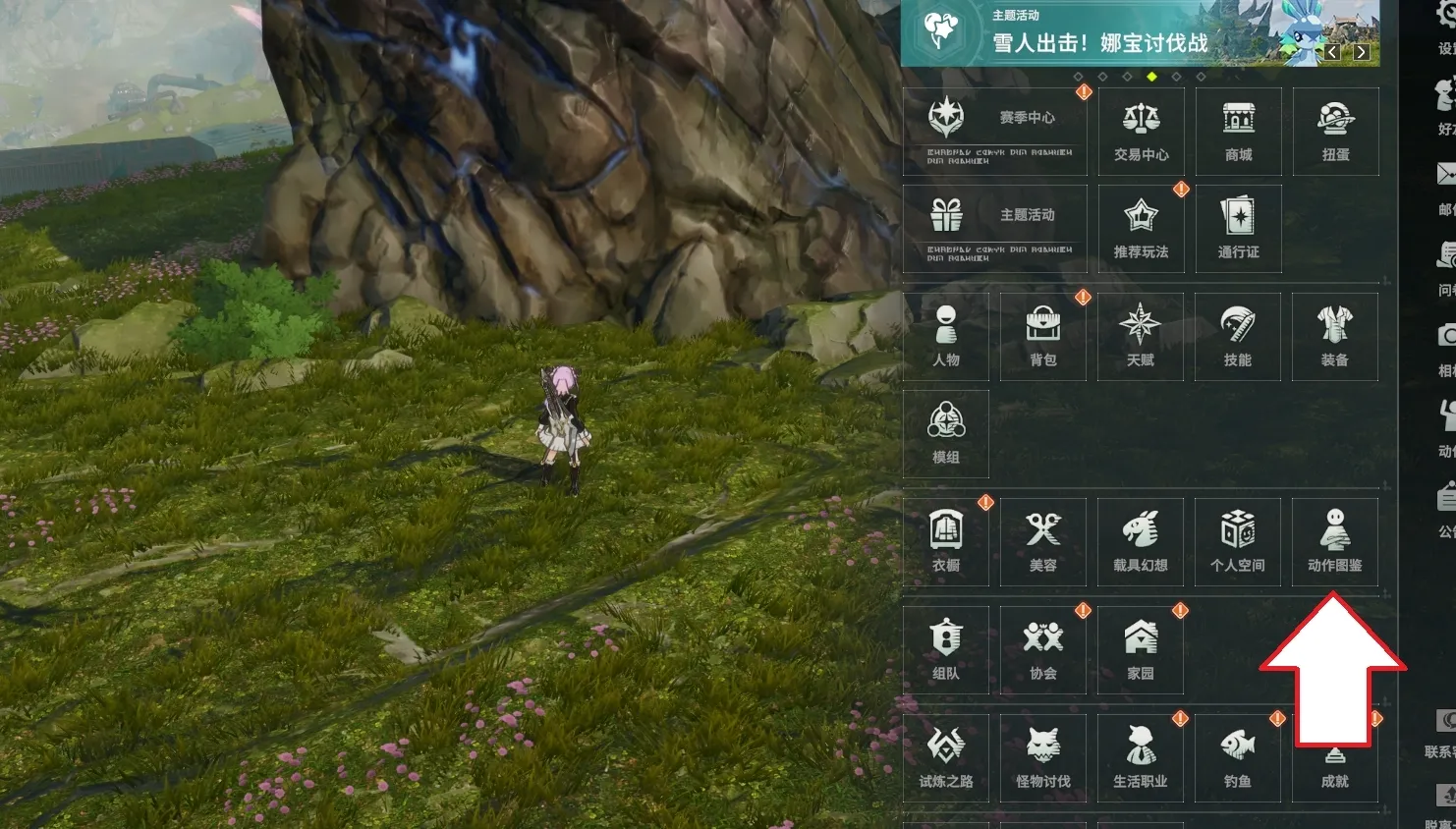Open the 背包 backpack

pyautogui.click(x=1042, y=337)
